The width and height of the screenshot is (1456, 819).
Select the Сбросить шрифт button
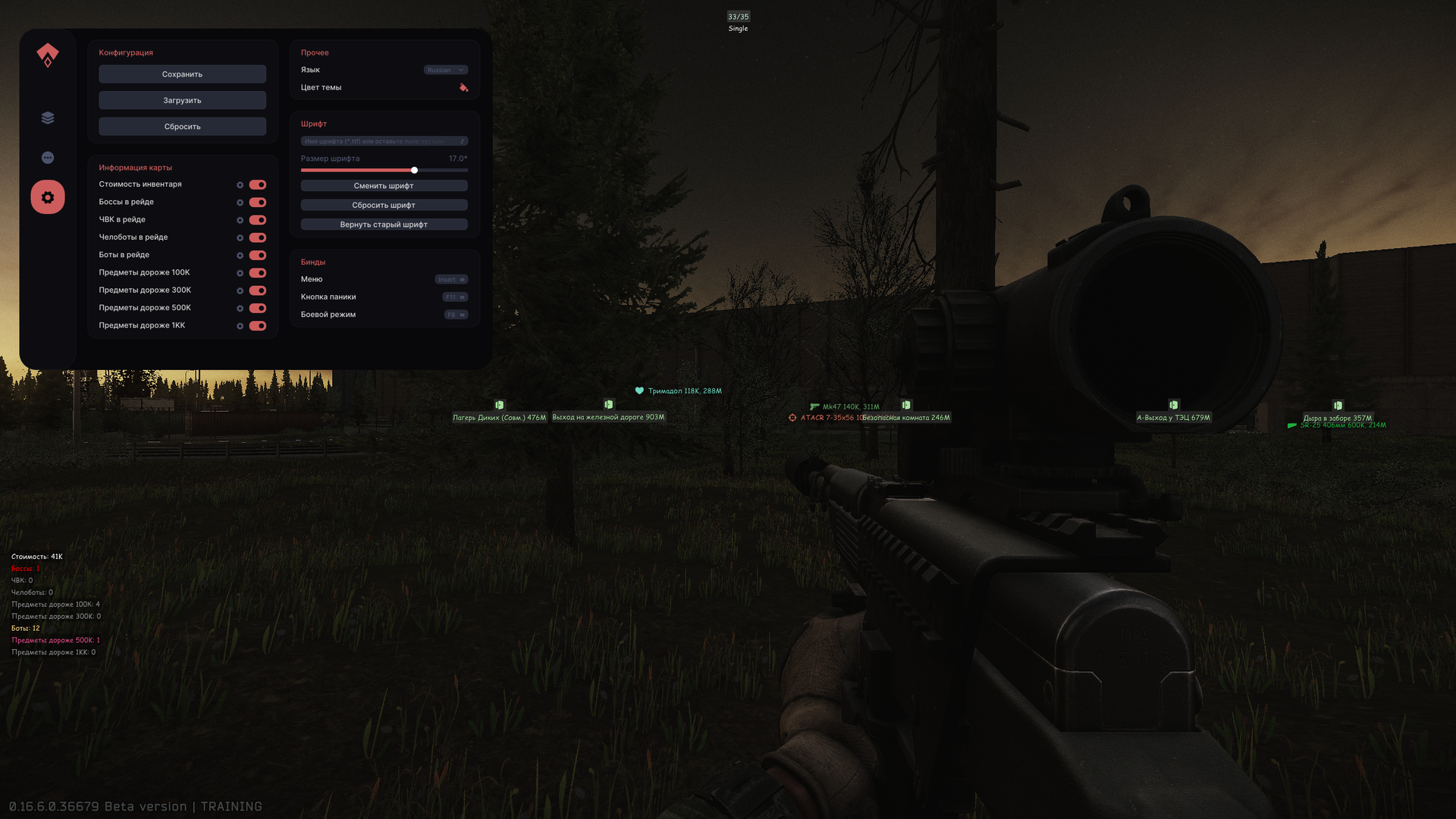pos(384,206)
